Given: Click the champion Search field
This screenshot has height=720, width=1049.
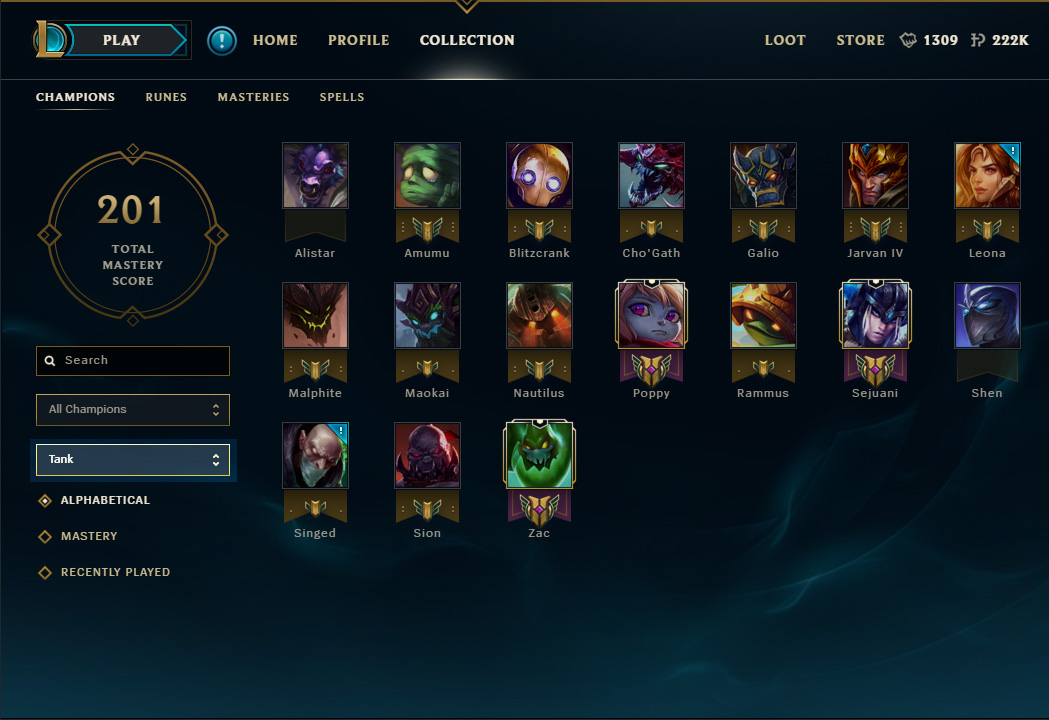Looking at the screenshot, I should pyautogui.click(x=133, y=360).
